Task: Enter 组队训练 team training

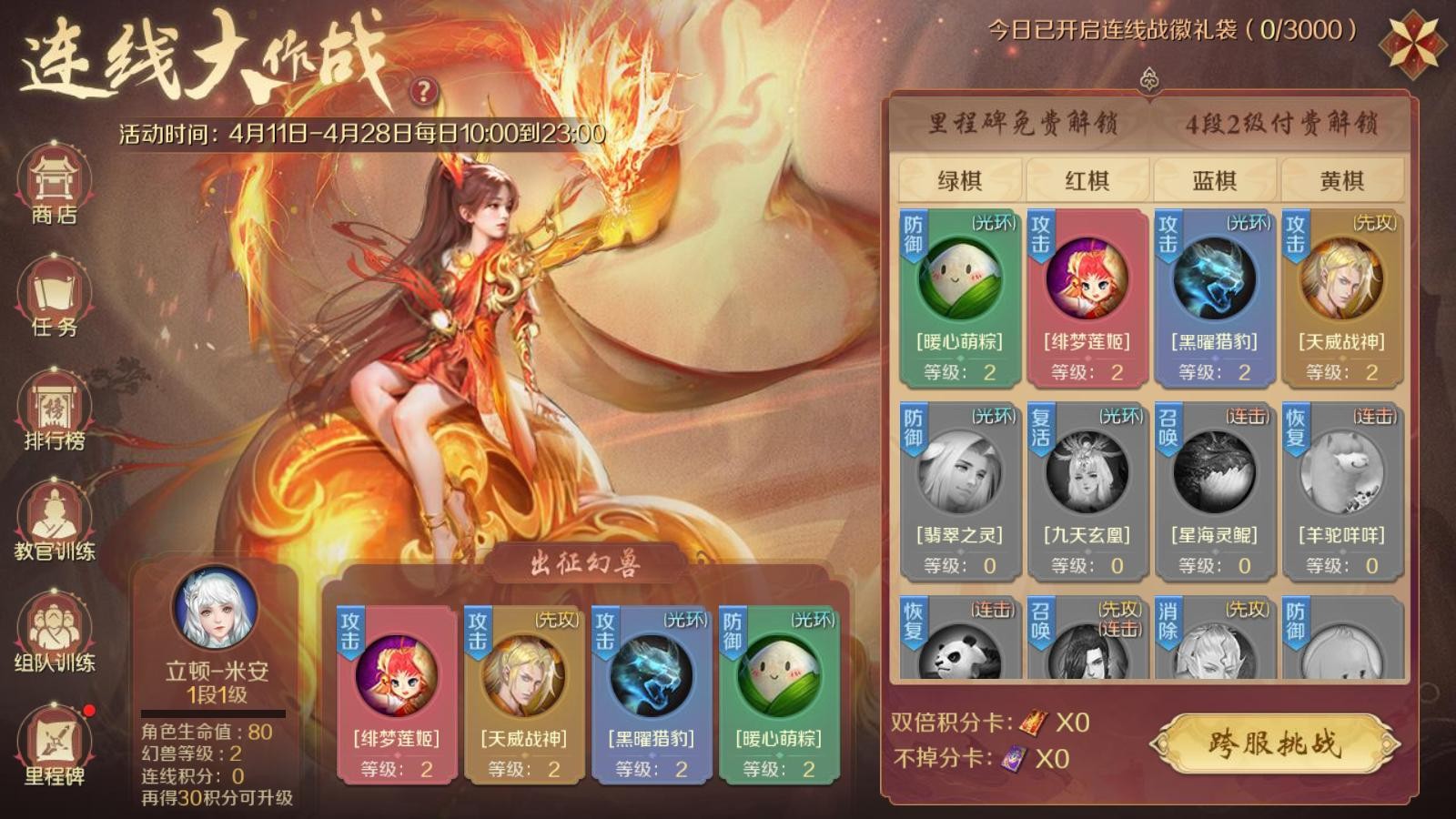Action: click(54, 633)
